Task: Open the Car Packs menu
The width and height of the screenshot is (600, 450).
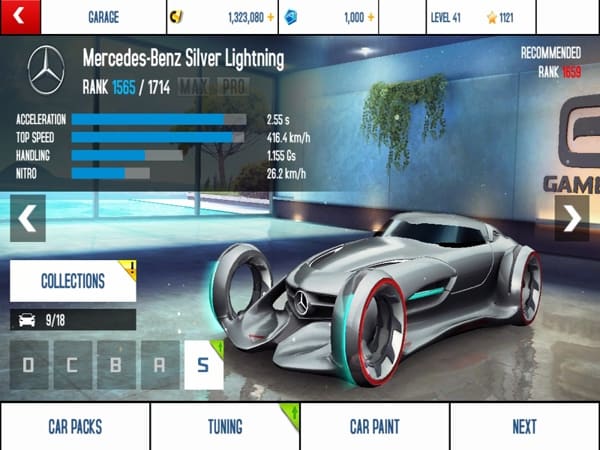Action: click(75, 427)
